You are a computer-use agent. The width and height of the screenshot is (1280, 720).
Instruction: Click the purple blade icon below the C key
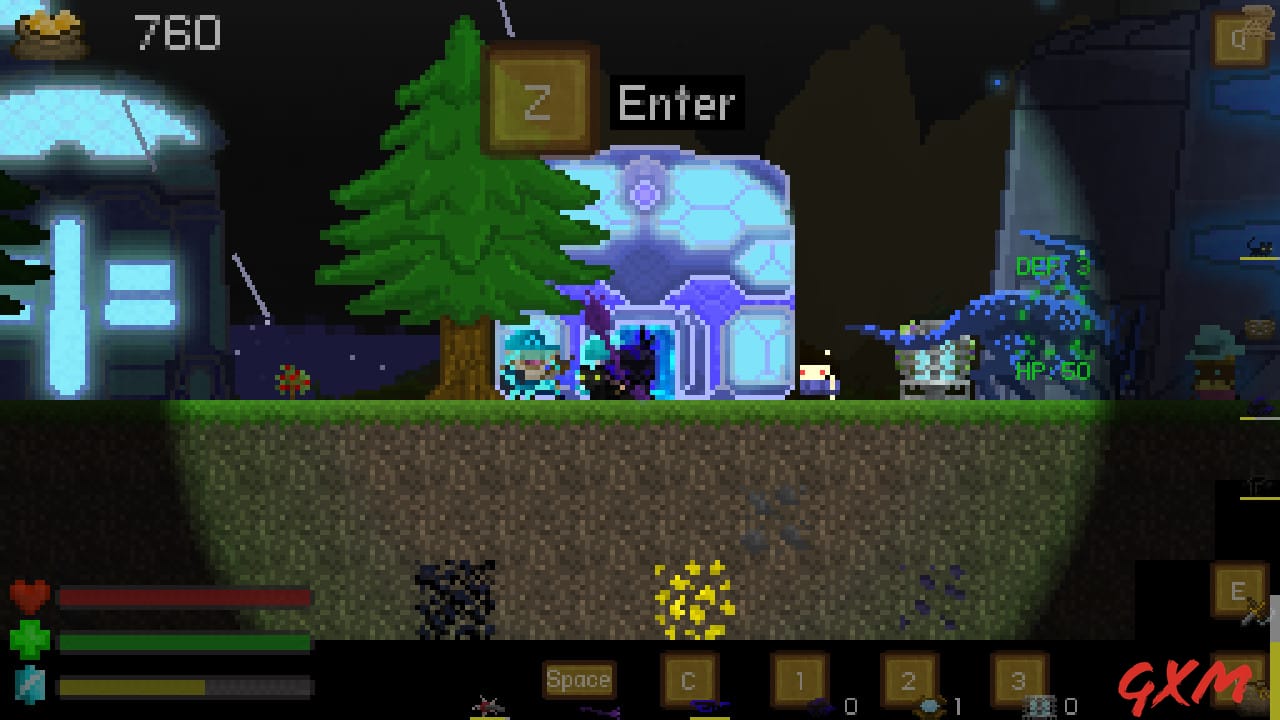tap(708, 704)
